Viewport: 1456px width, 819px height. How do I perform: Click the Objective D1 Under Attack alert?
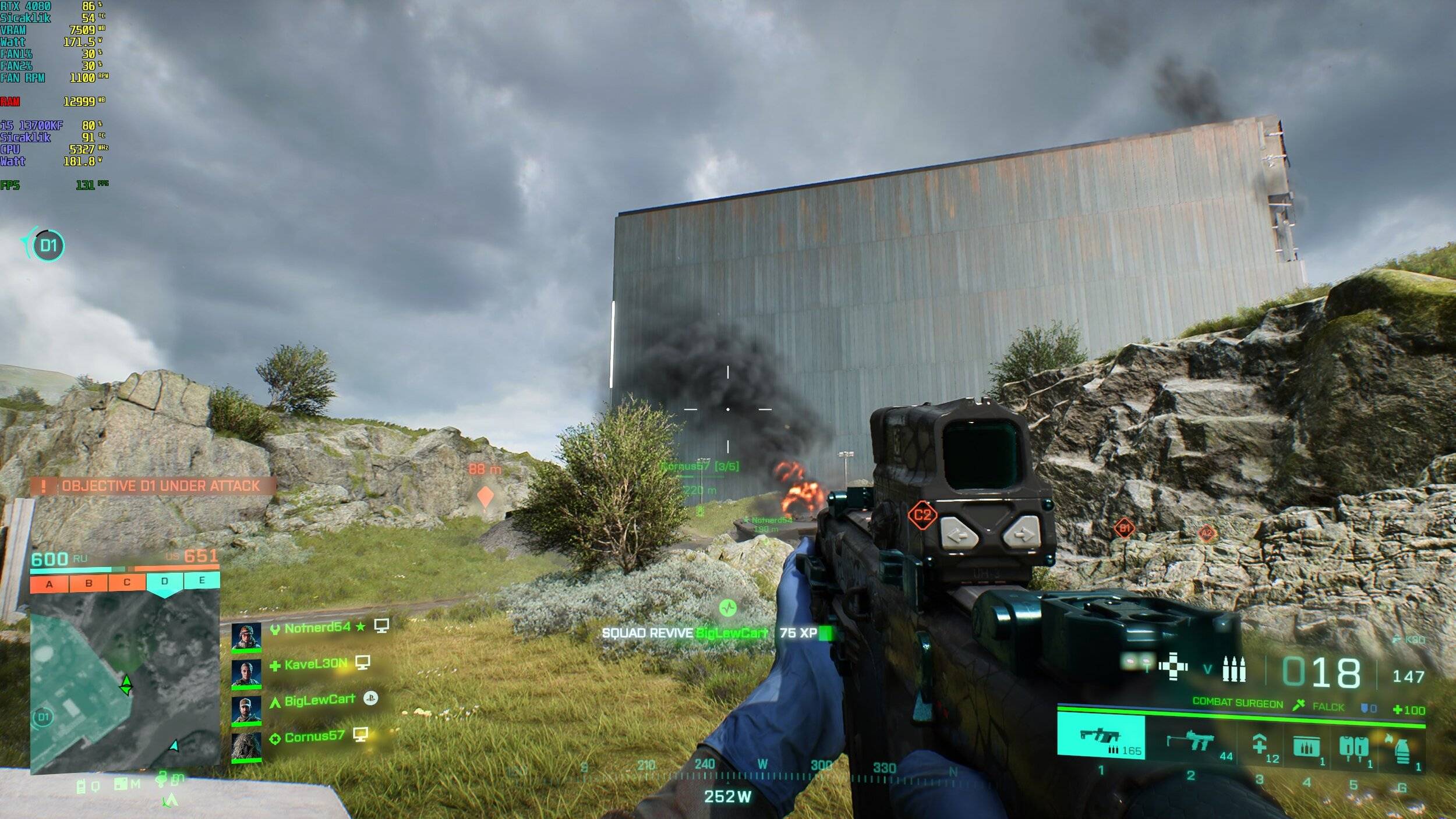pos(153,486)
